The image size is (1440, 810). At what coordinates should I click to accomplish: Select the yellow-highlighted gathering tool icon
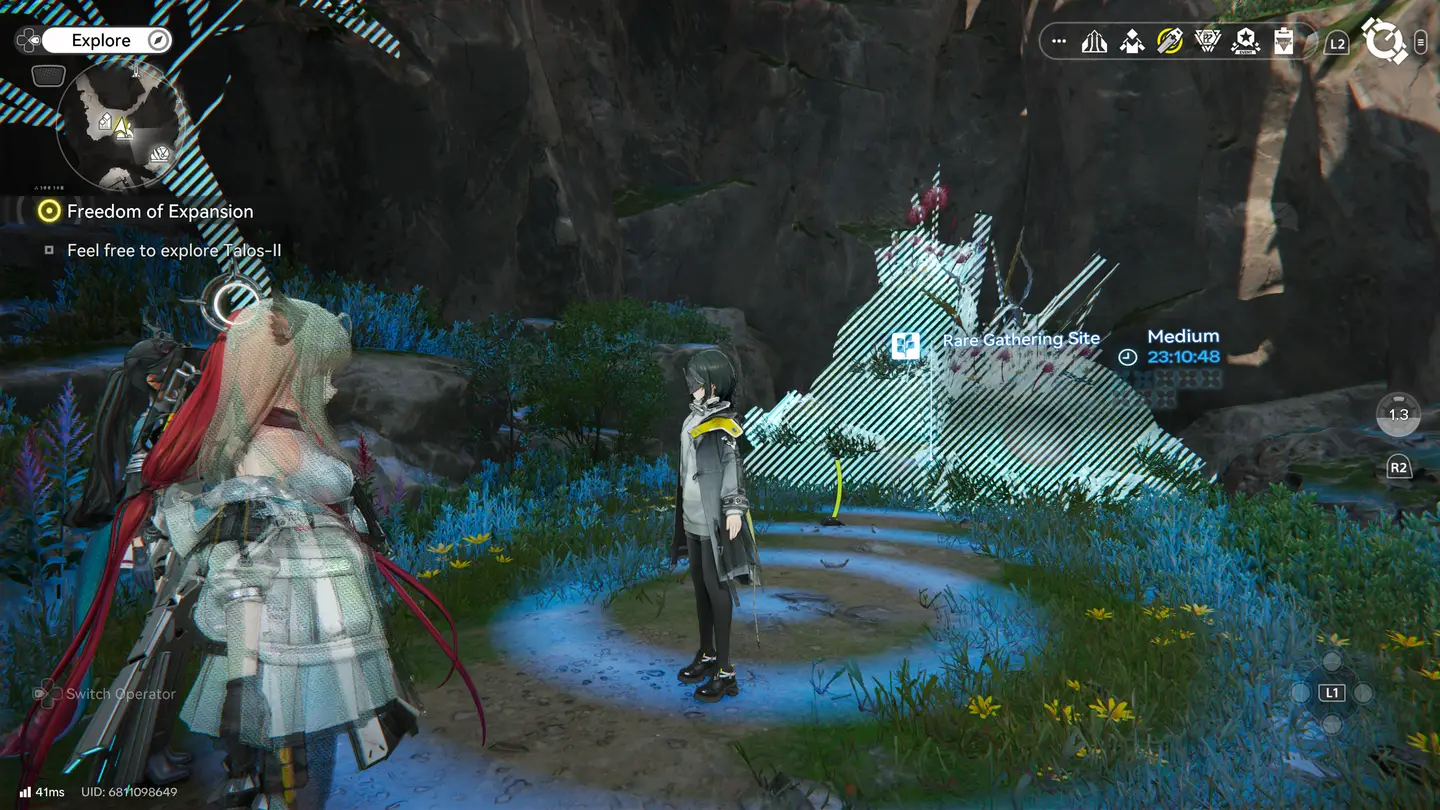pos(1168,42)
